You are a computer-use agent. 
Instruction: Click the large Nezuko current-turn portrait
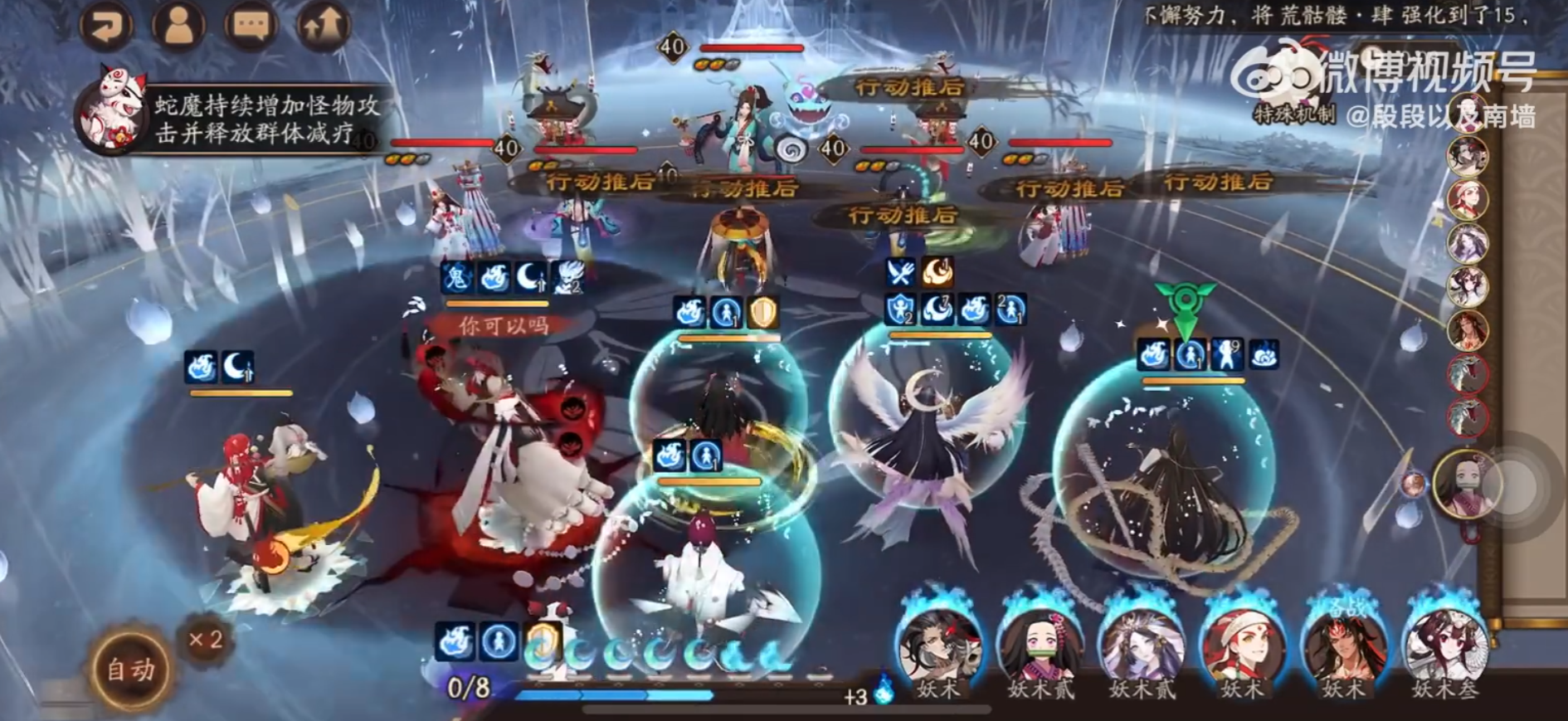[x=1468, y=485]
